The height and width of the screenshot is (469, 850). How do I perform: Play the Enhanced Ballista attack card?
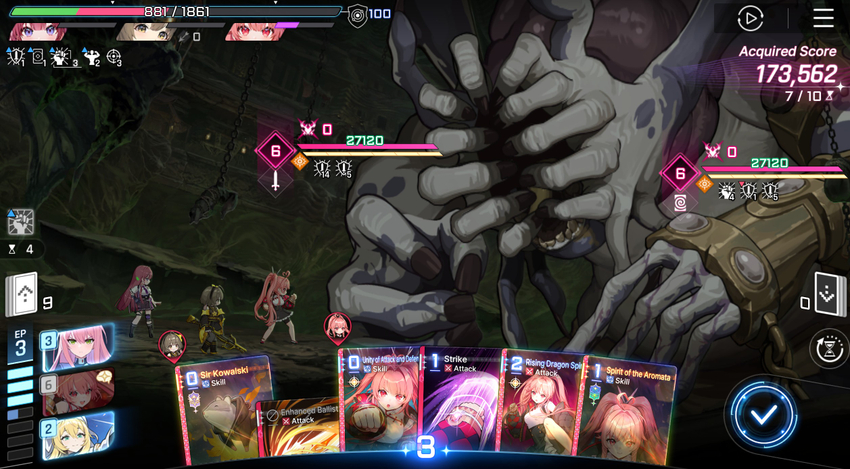tap(298, 428)
